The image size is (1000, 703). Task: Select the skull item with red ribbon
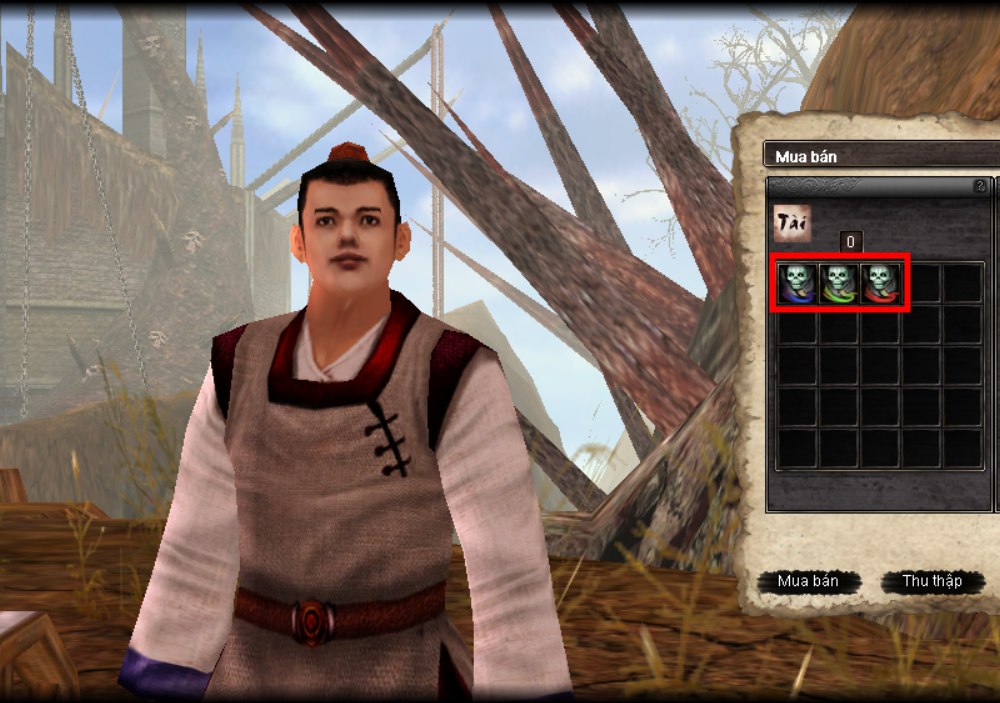[x=880, y=283]
